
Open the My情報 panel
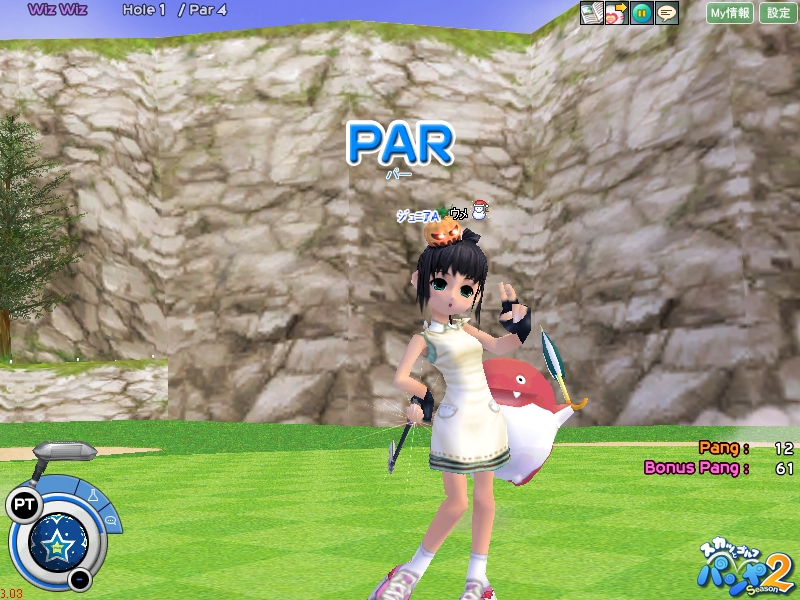click(x=730, y=13)
